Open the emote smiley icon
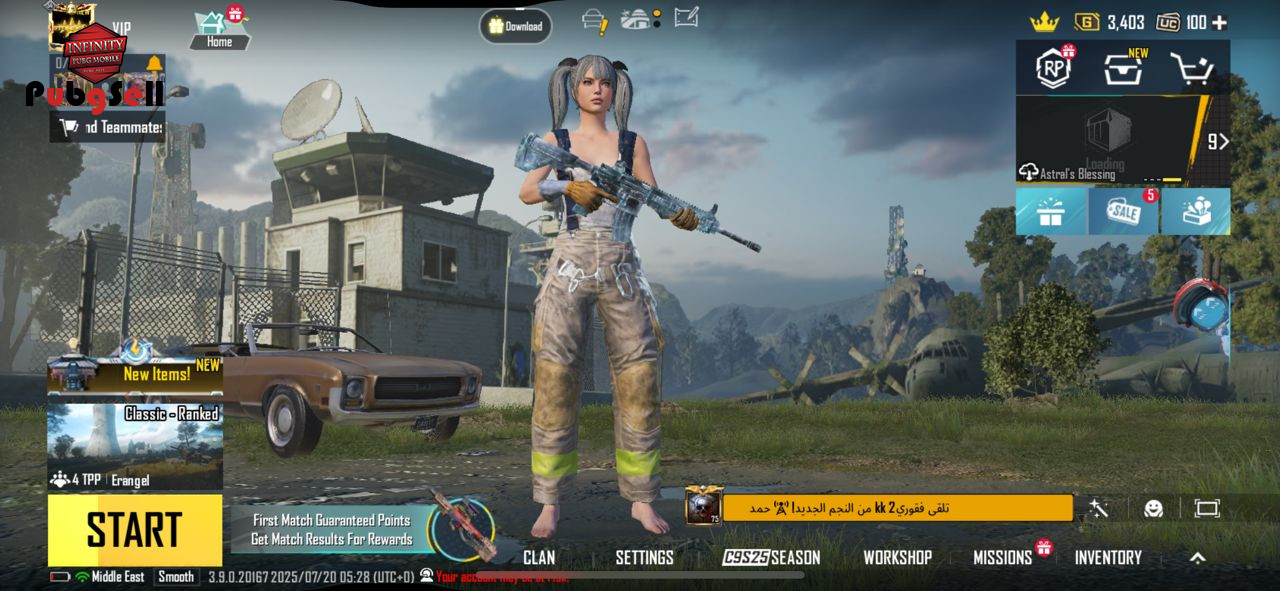This screenshot has width=1280, height=591. click(1153, 509)
